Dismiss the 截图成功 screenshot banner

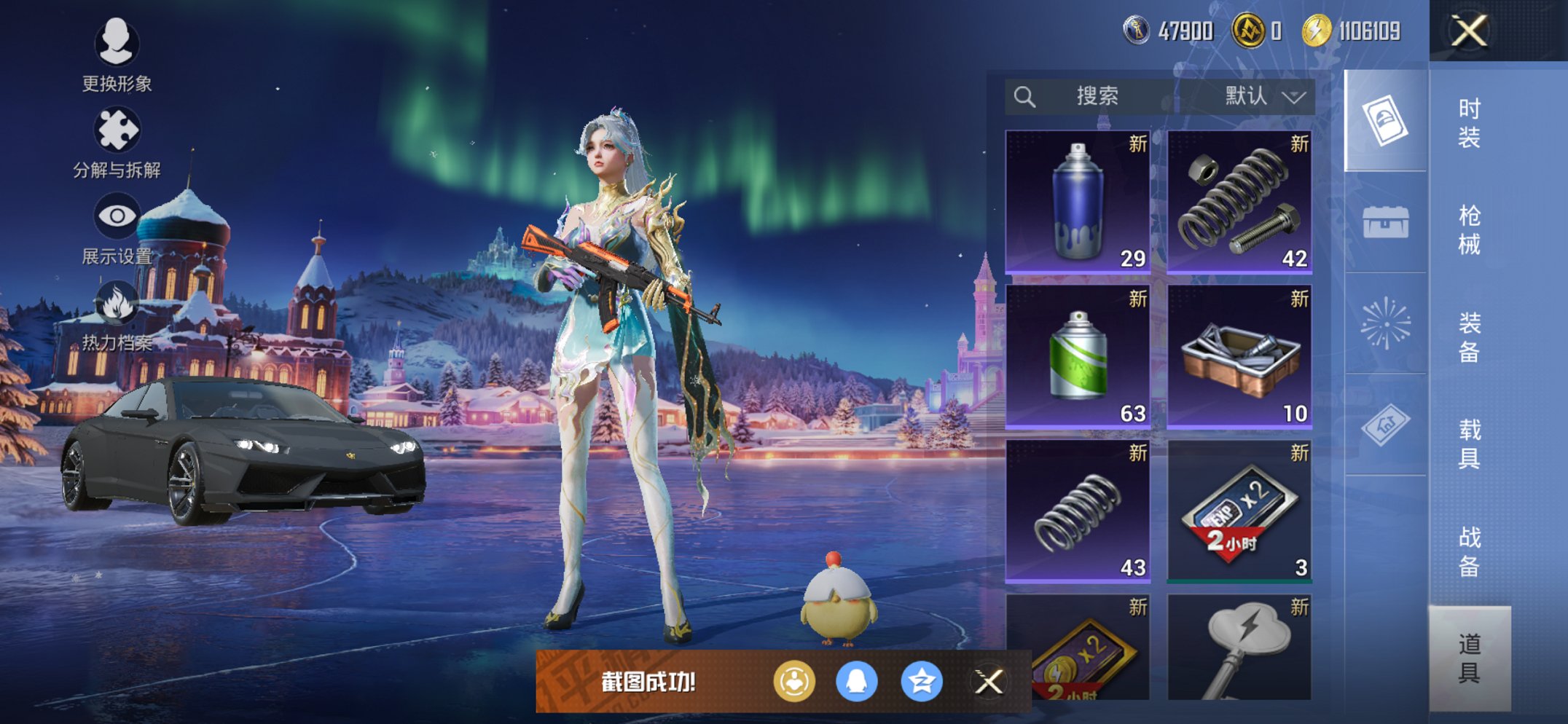click(989, 682)
